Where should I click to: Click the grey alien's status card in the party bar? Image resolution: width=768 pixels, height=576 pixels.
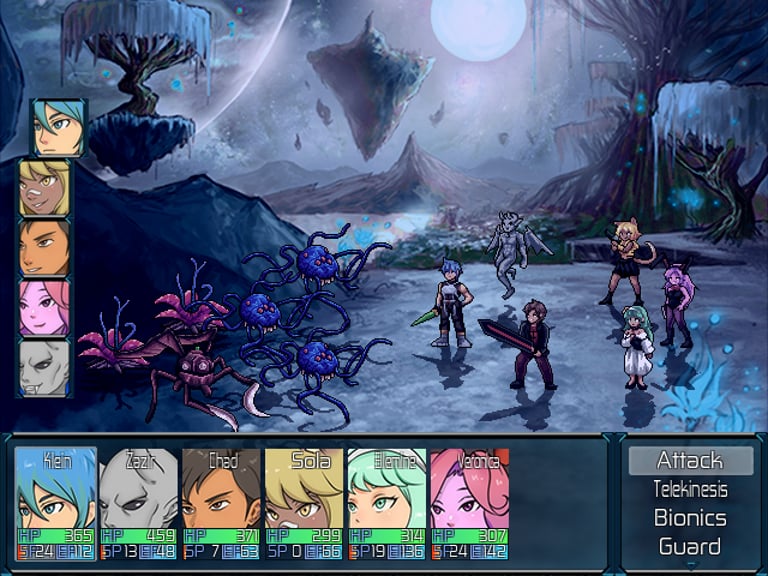click(x=139, y=503)
